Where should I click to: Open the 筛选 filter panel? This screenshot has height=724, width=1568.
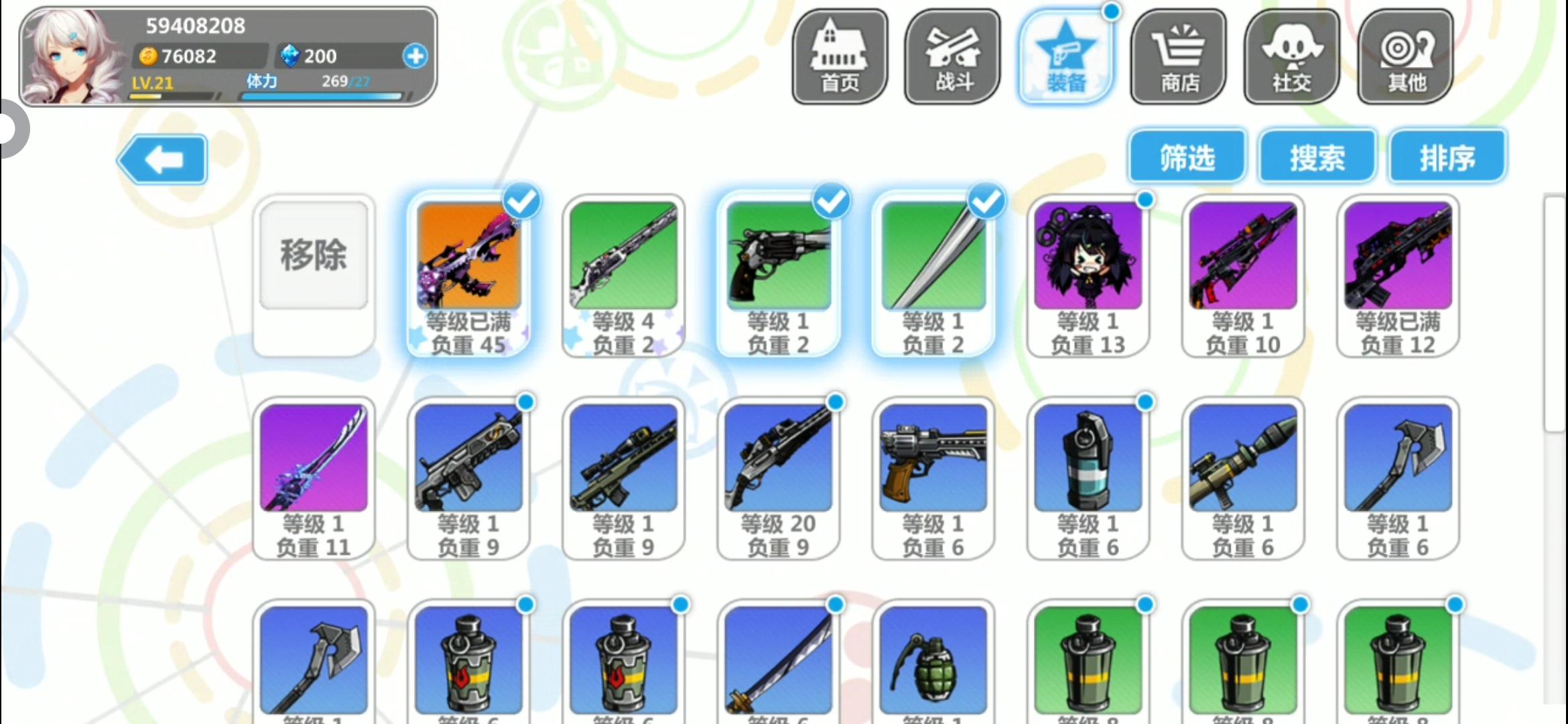[x=1186, y=156]
